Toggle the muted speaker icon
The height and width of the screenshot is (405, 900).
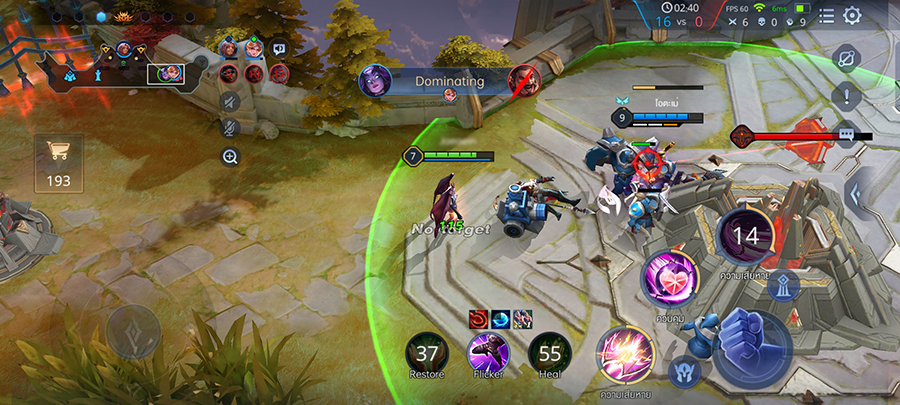(x=230, y=101)
